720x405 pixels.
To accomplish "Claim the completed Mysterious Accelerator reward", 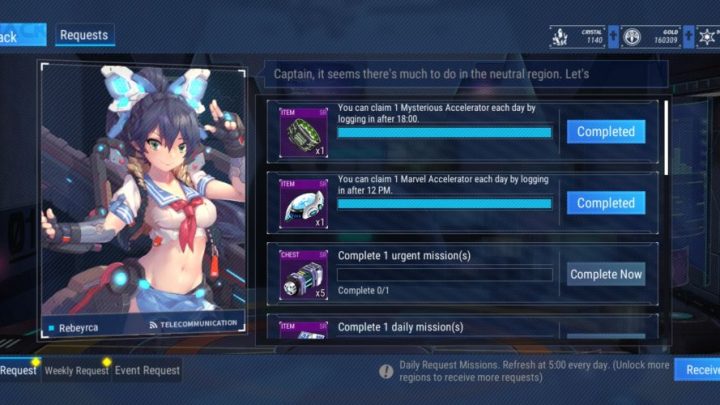I will 605,132.
